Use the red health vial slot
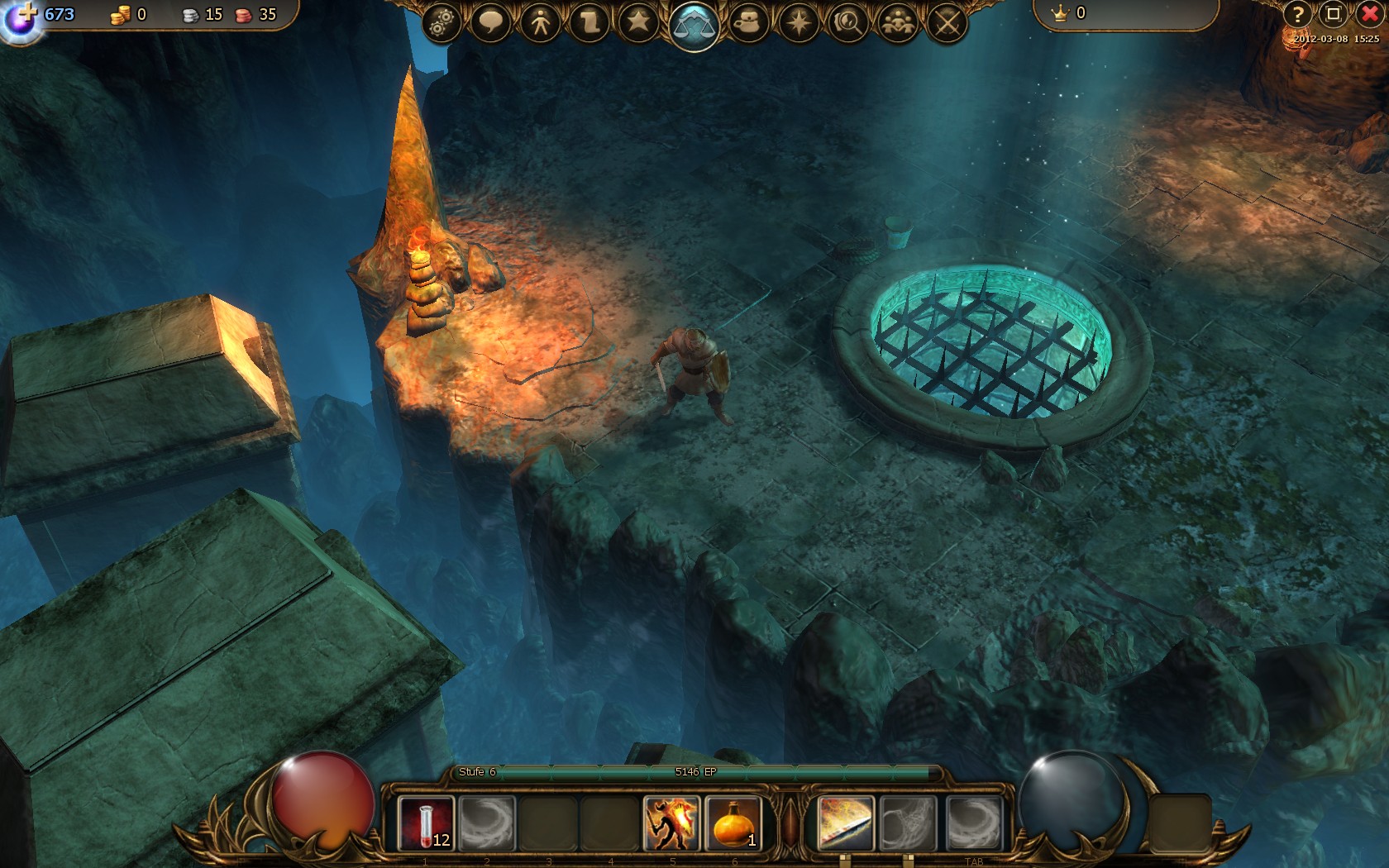 (426, 823)
